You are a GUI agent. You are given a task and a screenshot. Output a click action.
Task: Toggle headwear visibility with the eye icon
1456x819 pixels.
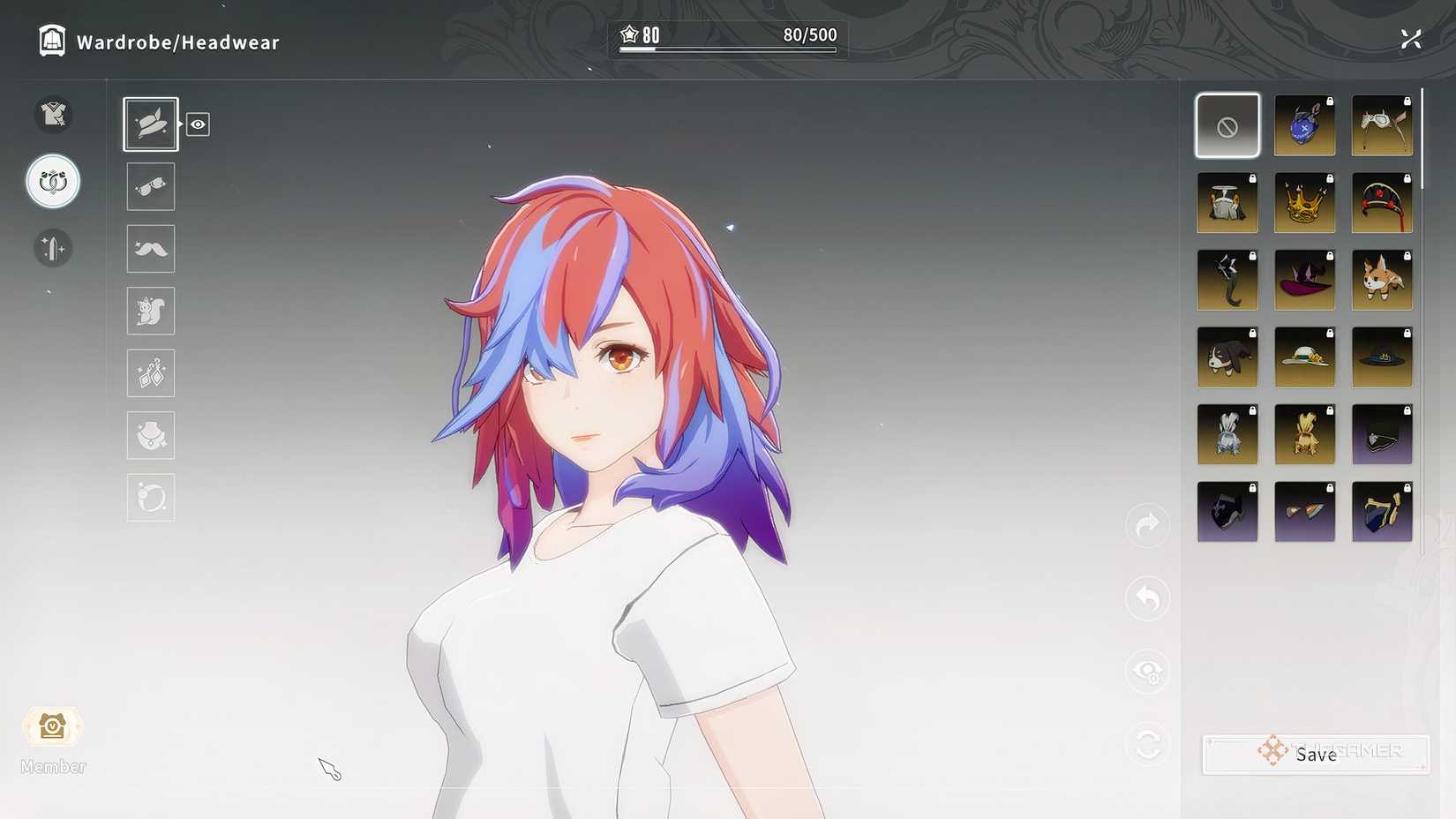[x=198, y=124]
